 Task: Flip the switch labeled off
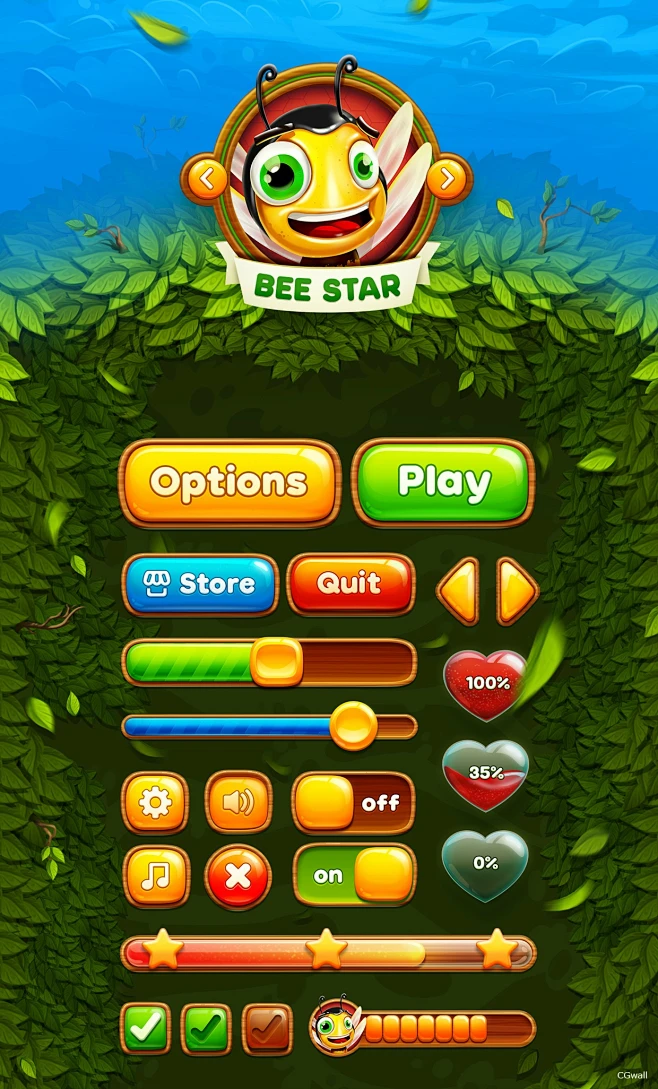[353, 803]
